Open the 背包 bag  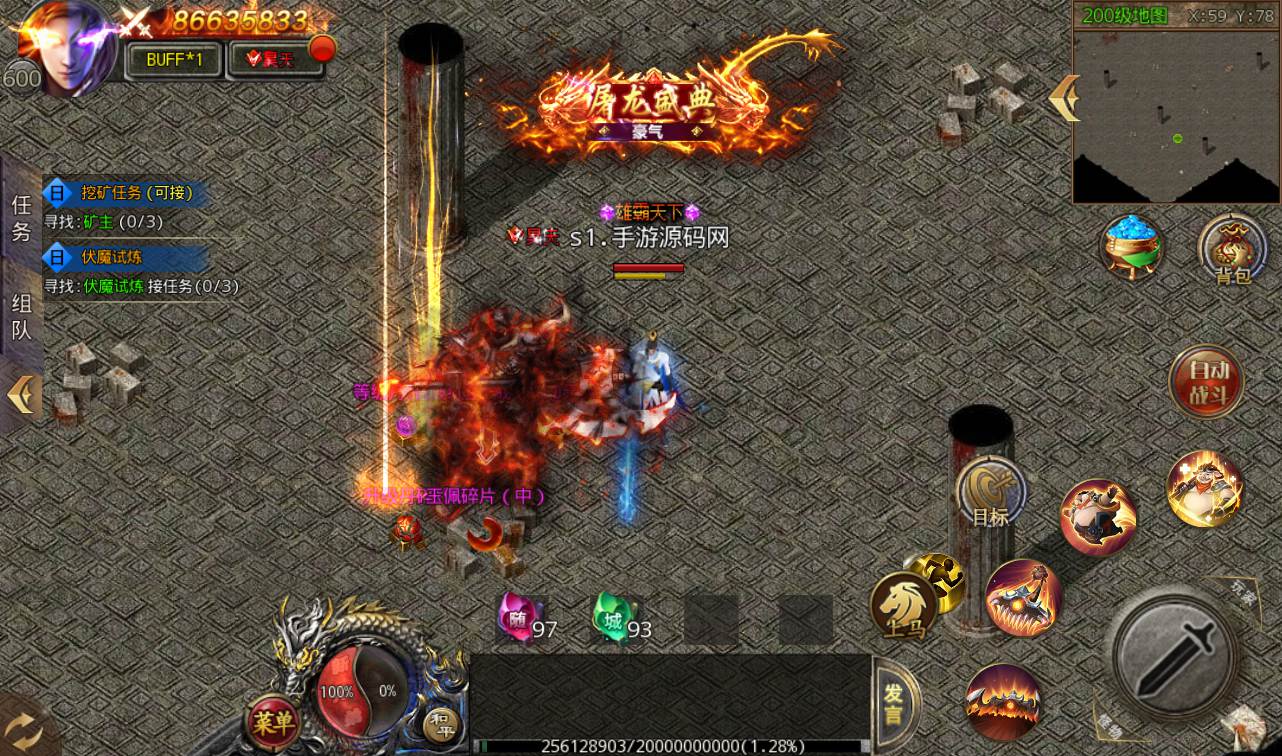click(x=1232, y=248)
